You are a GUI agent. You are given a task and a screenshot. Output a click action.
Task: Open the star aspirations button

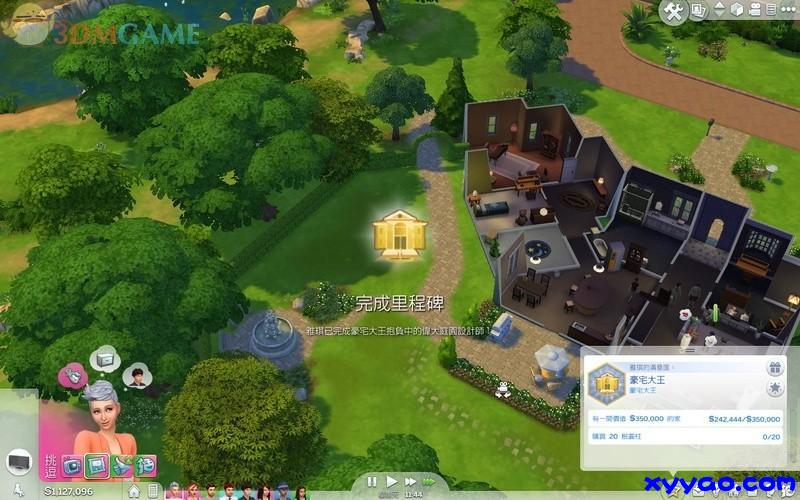pos(774,388)
